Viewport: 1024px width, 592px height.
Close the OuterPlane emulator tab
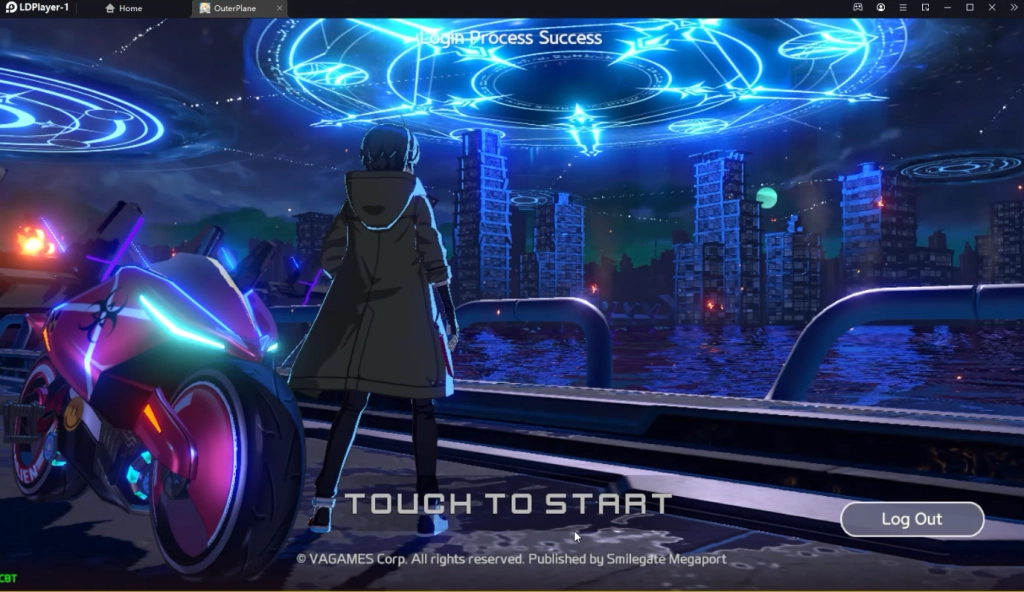coord(279,8)
